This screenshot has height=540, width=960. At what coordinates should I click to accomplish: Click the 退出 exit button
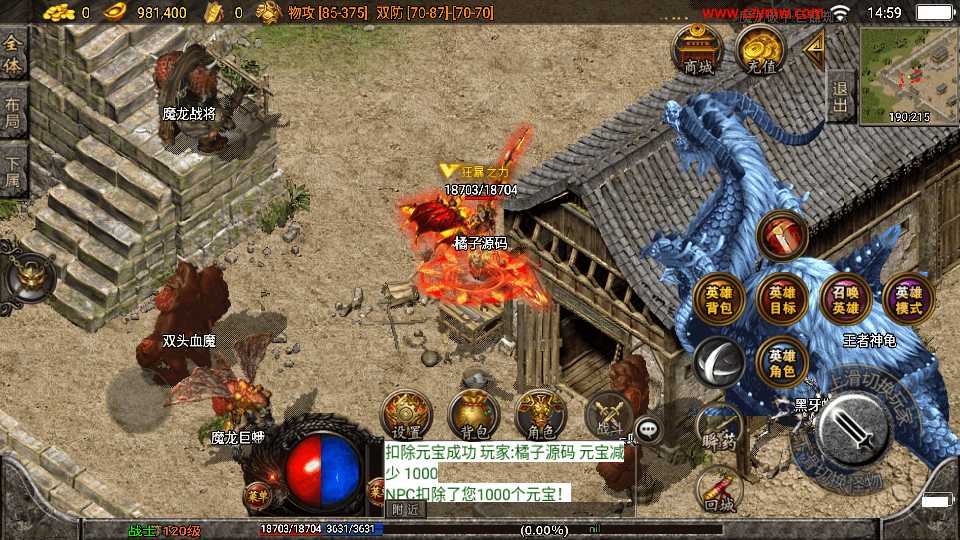click(841, 96)
